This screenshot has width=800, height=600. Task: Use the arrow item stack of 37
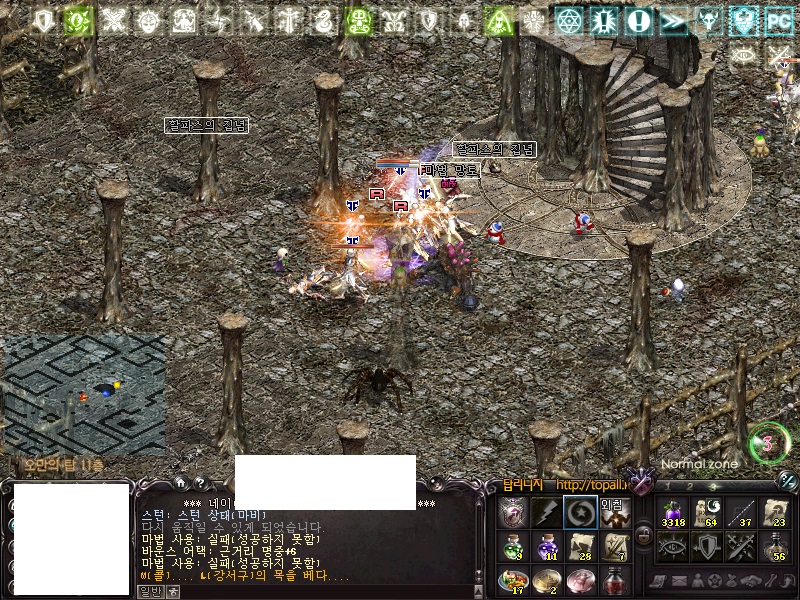[740, 513]
